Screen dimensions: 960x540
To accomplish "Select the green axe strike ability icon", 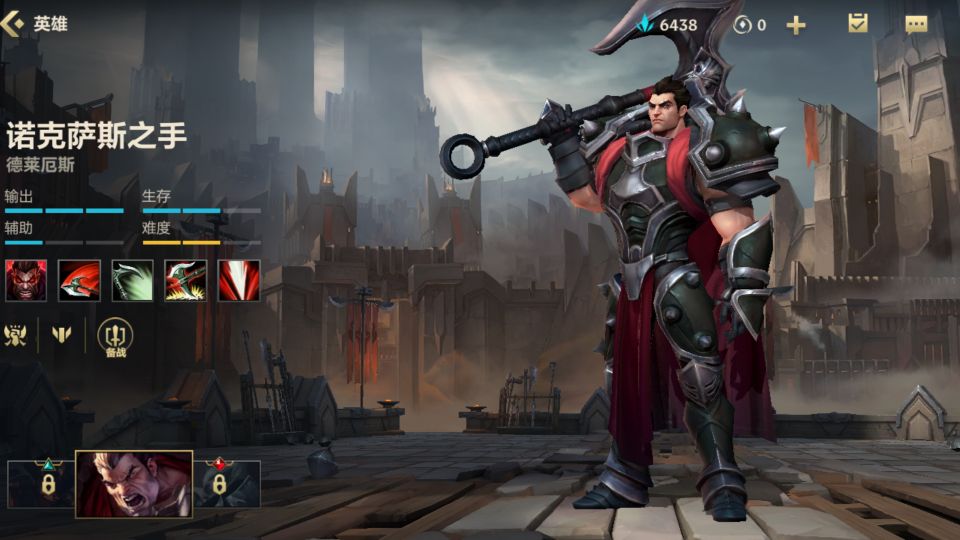I will (132, 281).
